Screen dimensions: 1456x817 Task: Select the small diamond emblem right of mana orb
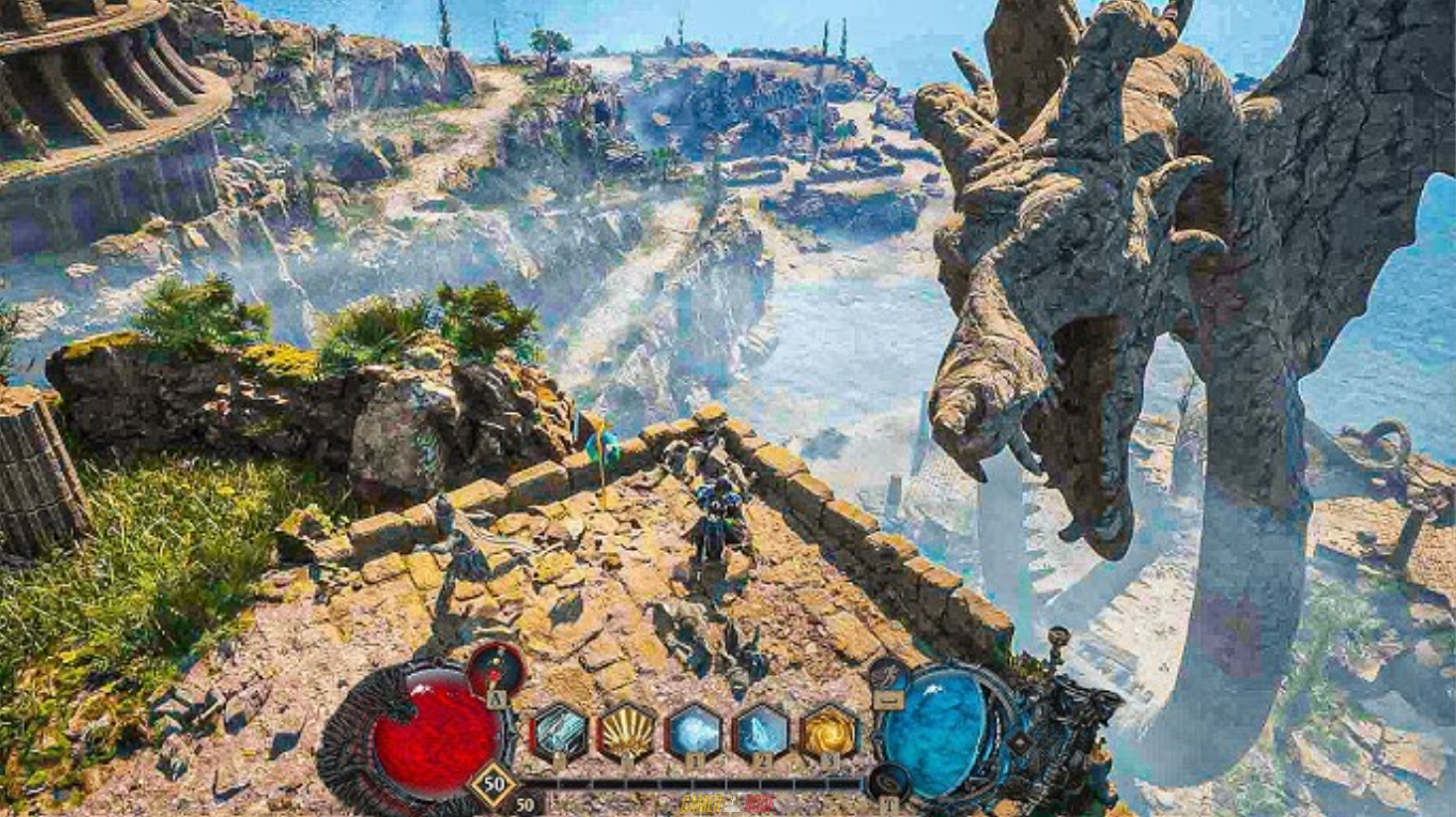pos(1020,742)
